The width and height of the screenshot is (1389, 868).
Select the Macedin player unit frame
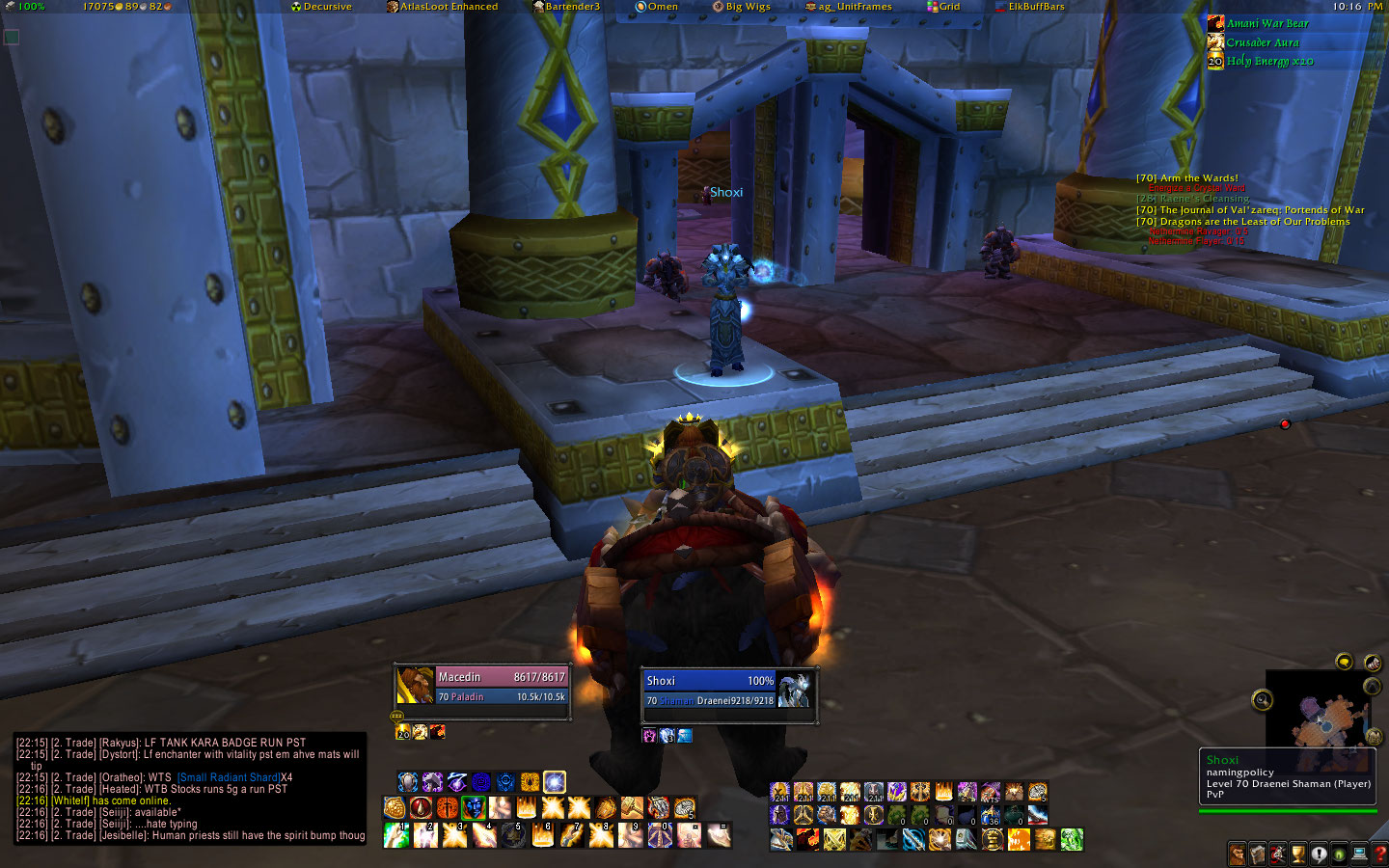point(482,686)
